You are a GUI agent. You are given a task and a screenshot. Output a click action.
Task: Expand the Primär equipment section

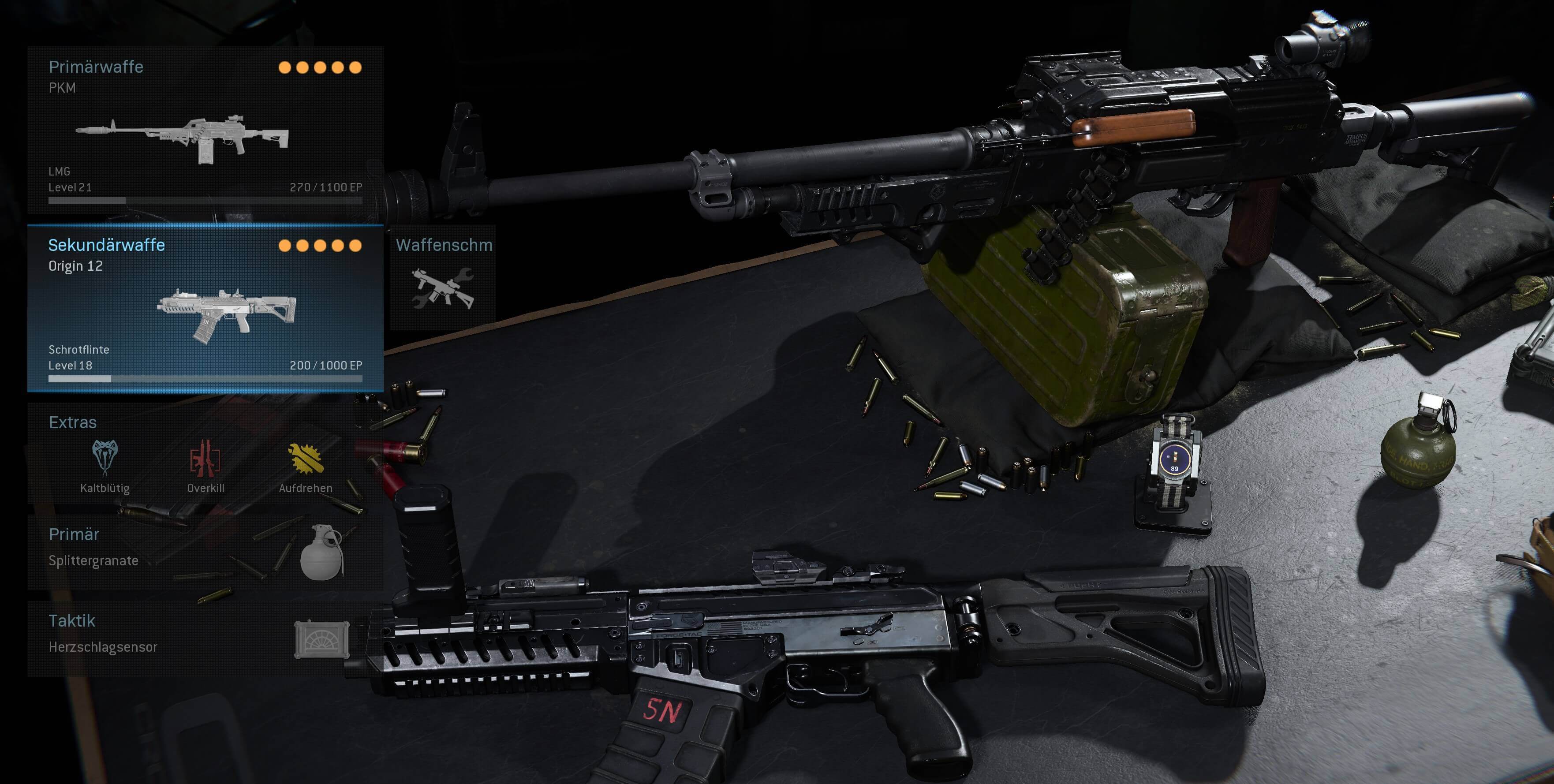point(74,534)
